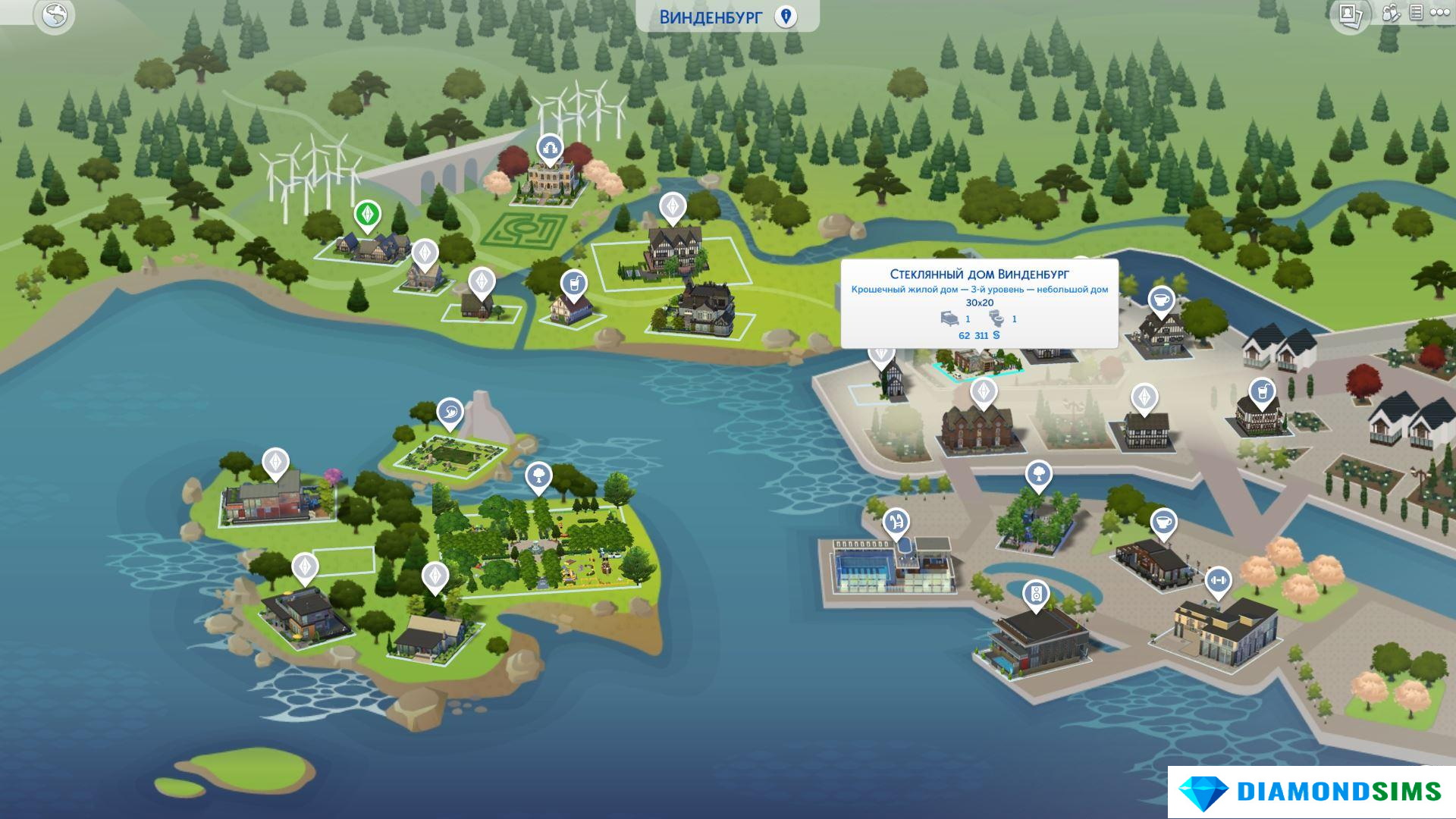The height and width of the screenshot is (819, 1456).
Task: Open the three-dot game menu
Action: 1439,13
